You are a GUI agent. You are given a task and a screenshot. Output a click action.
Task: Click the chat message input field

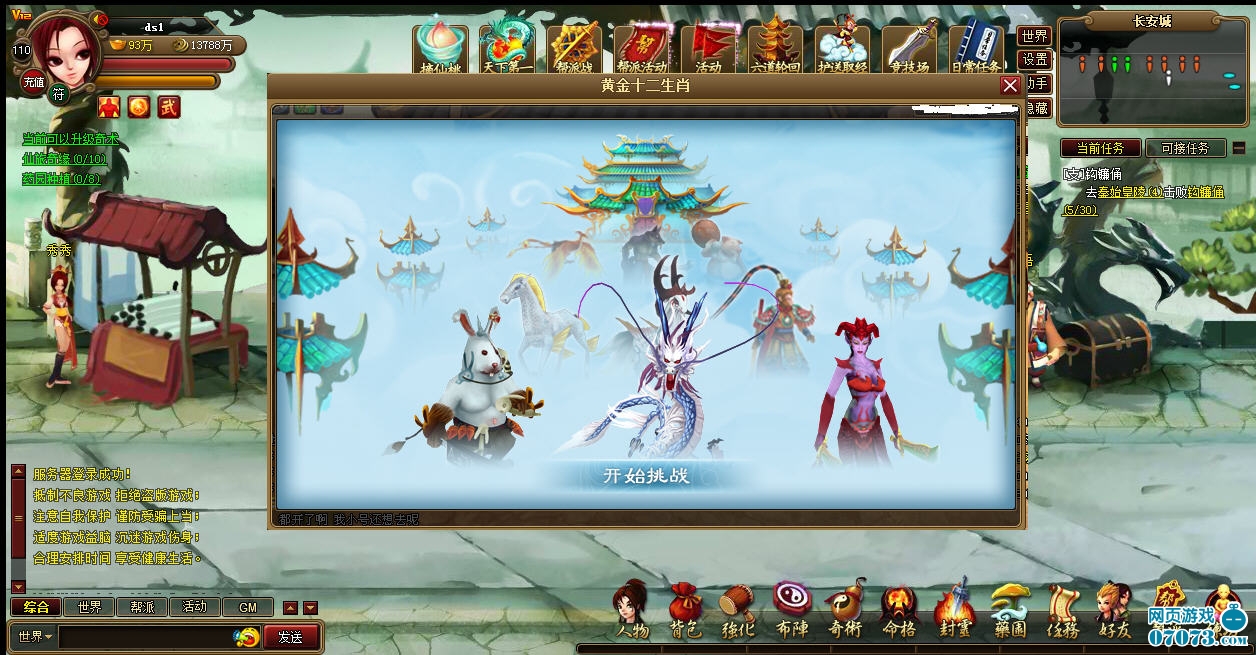point(145,637)
